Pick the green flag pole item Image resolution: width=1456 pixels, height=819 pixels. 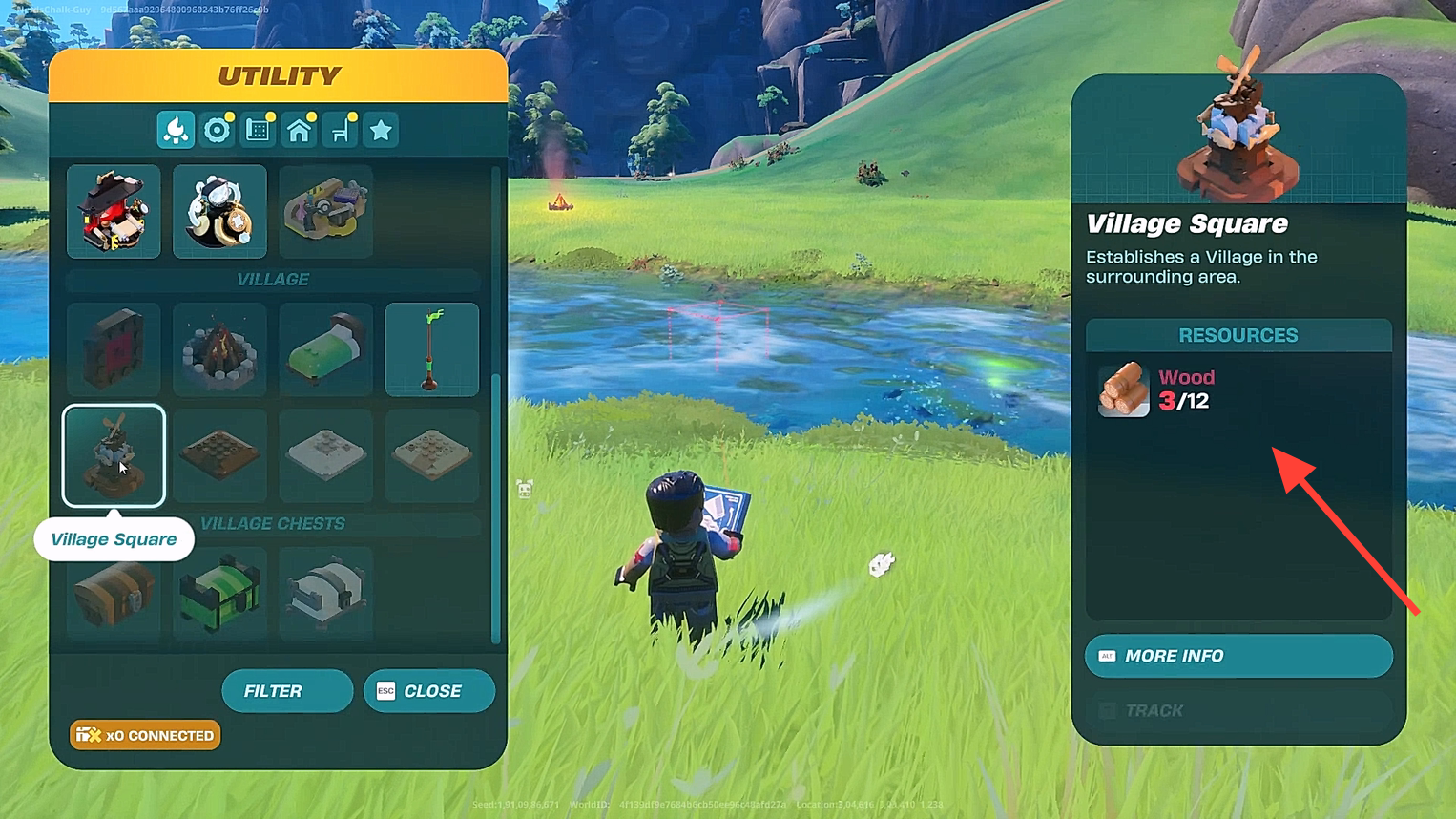click(431, 349)
